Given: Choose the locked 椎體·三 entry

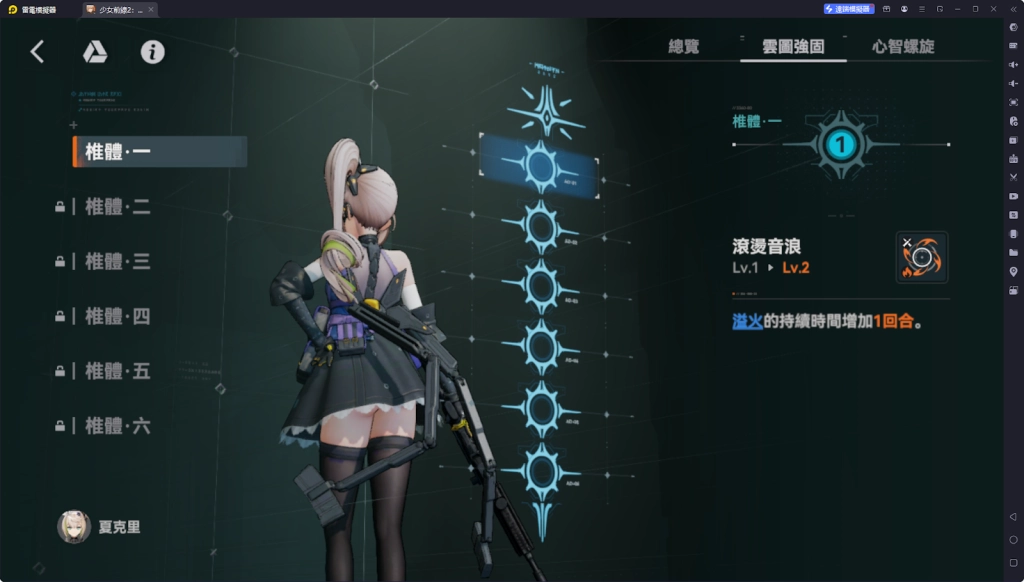Looking at the screenshot, I should pos(118,262).
